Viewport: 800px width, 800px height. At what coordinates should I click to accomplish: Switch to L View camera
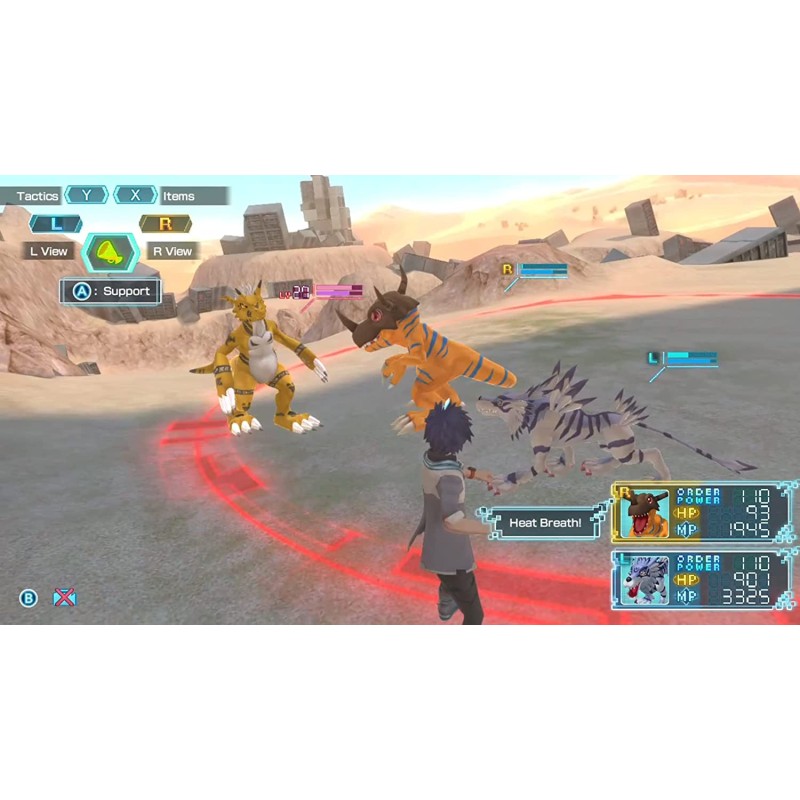pos(48,251)
